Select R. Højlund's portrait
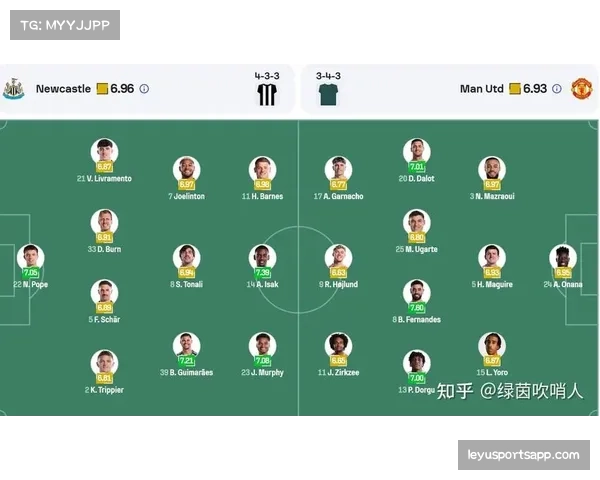600x480 pixels. (x=338, y=257)
